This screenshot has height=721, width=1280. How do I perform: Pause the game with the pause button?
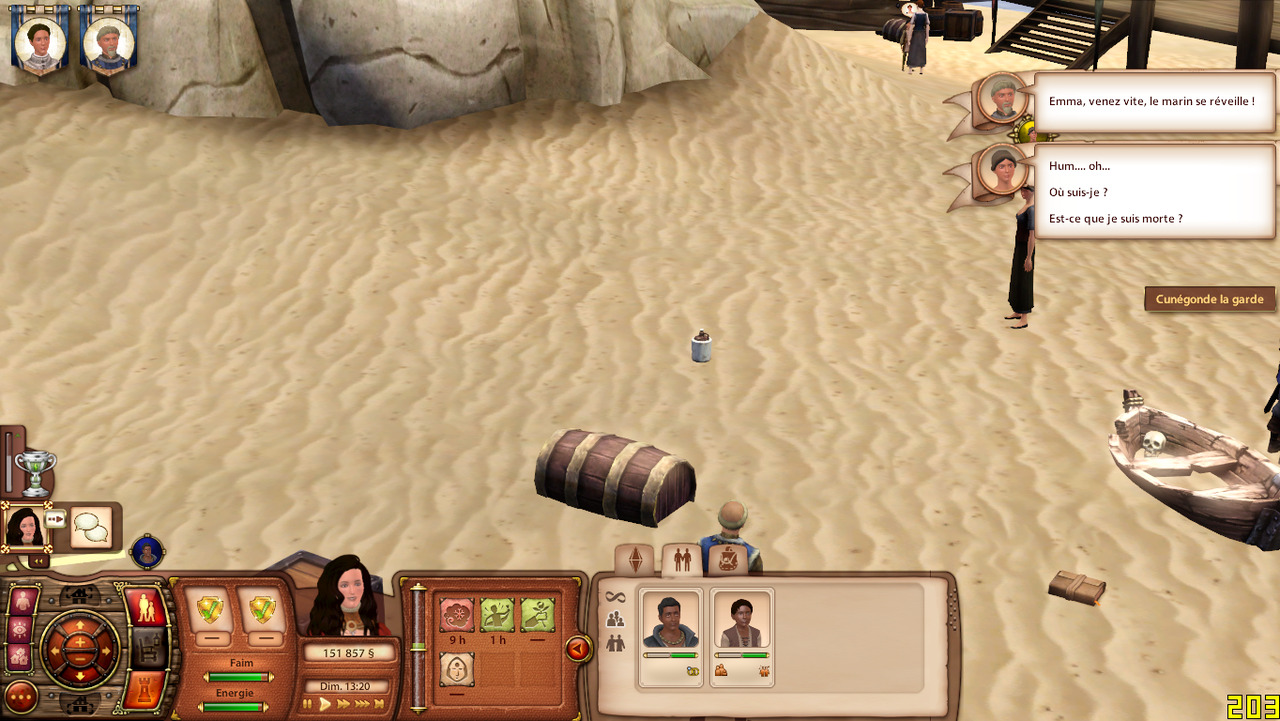coord(307,704)
